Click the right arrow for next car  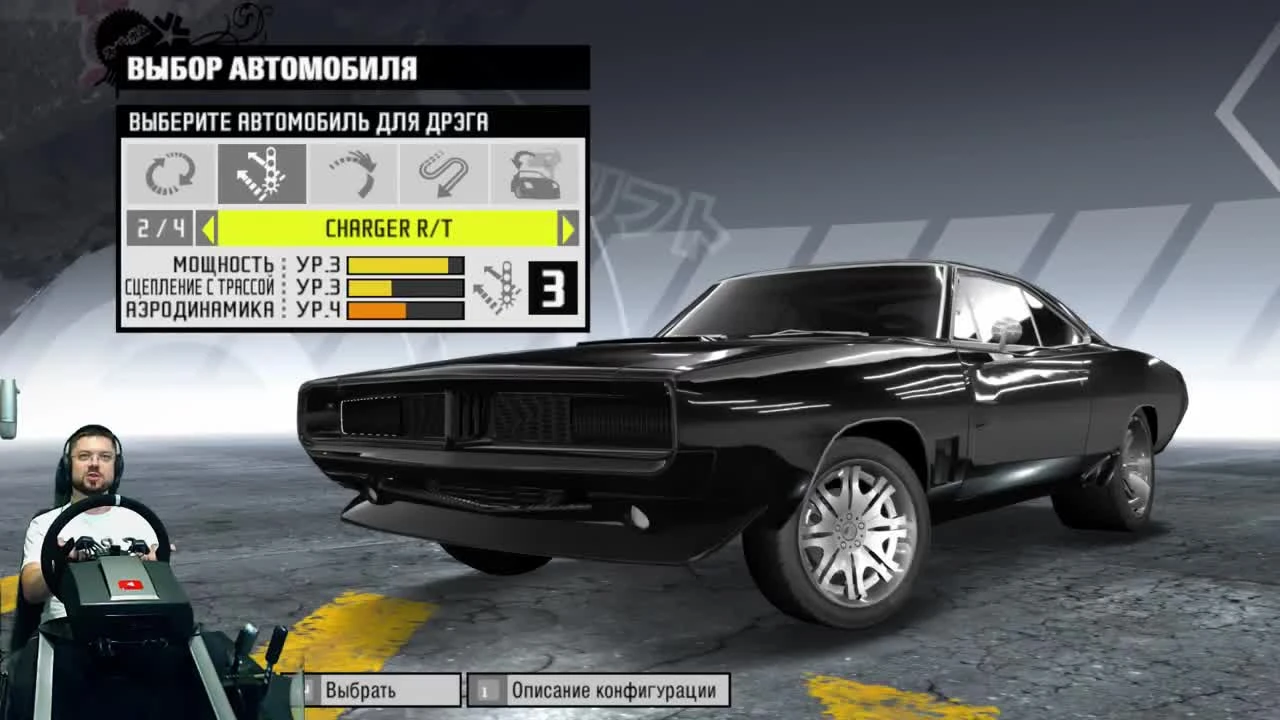567,228
